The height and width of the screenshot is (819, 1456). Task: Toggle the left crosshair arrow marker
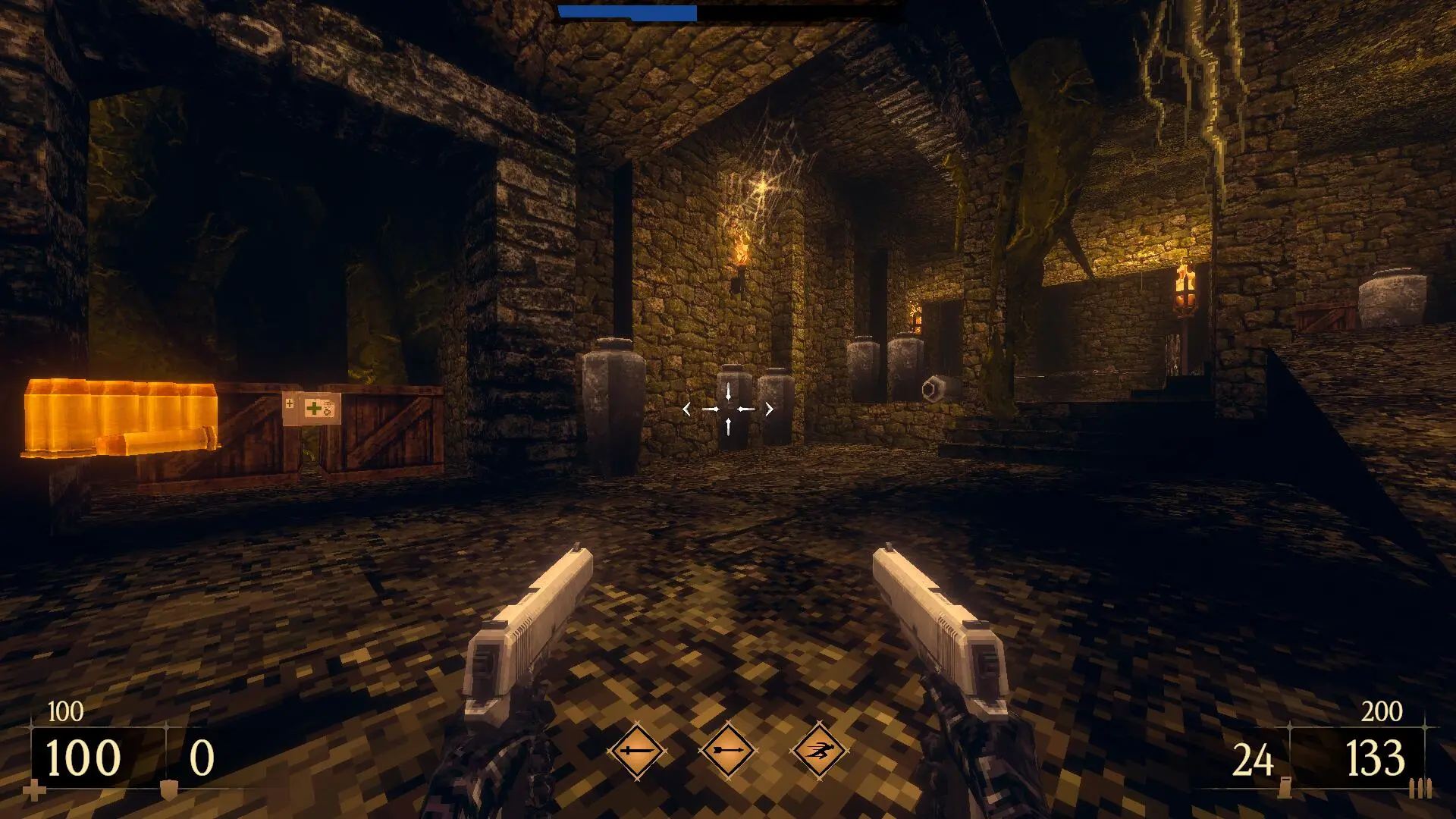point(686,409)
